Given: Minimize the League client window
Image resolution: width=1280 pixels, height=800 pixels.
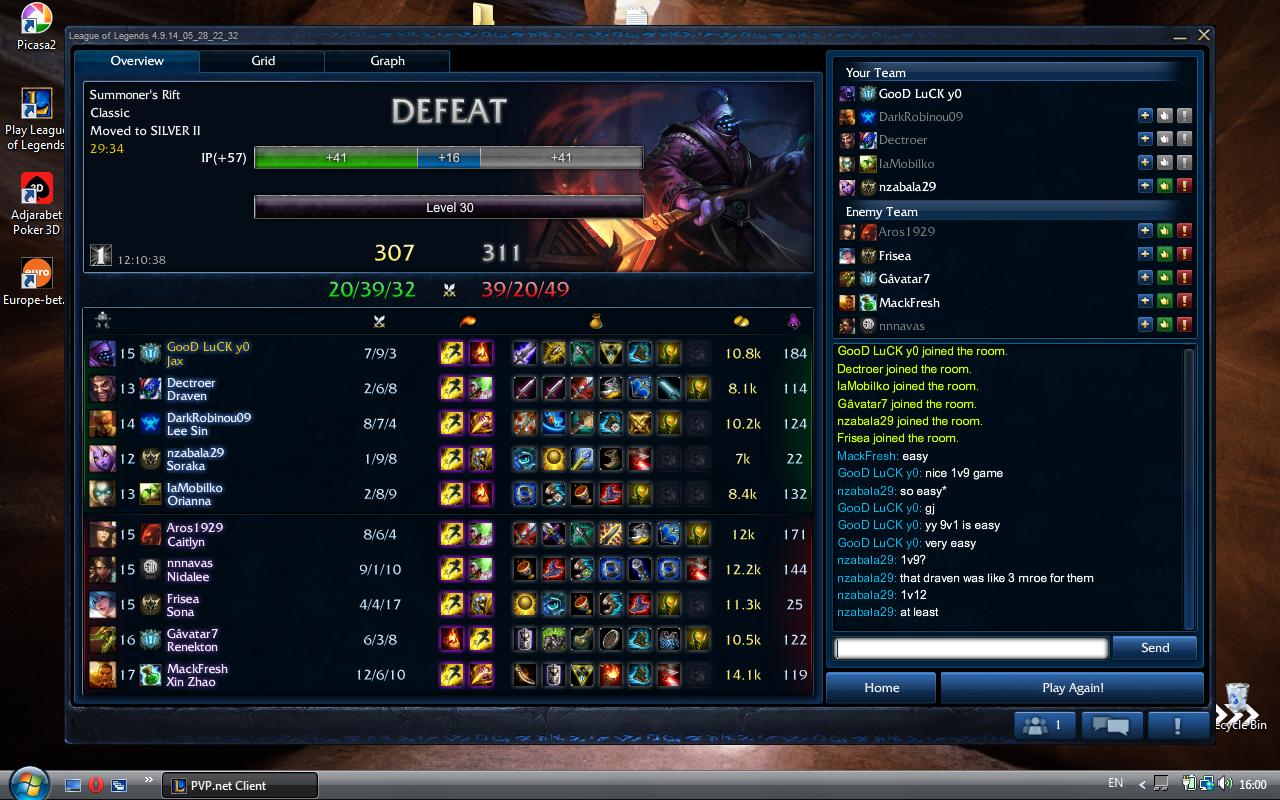Looking at the screenshot, I should pos(1182,36).
